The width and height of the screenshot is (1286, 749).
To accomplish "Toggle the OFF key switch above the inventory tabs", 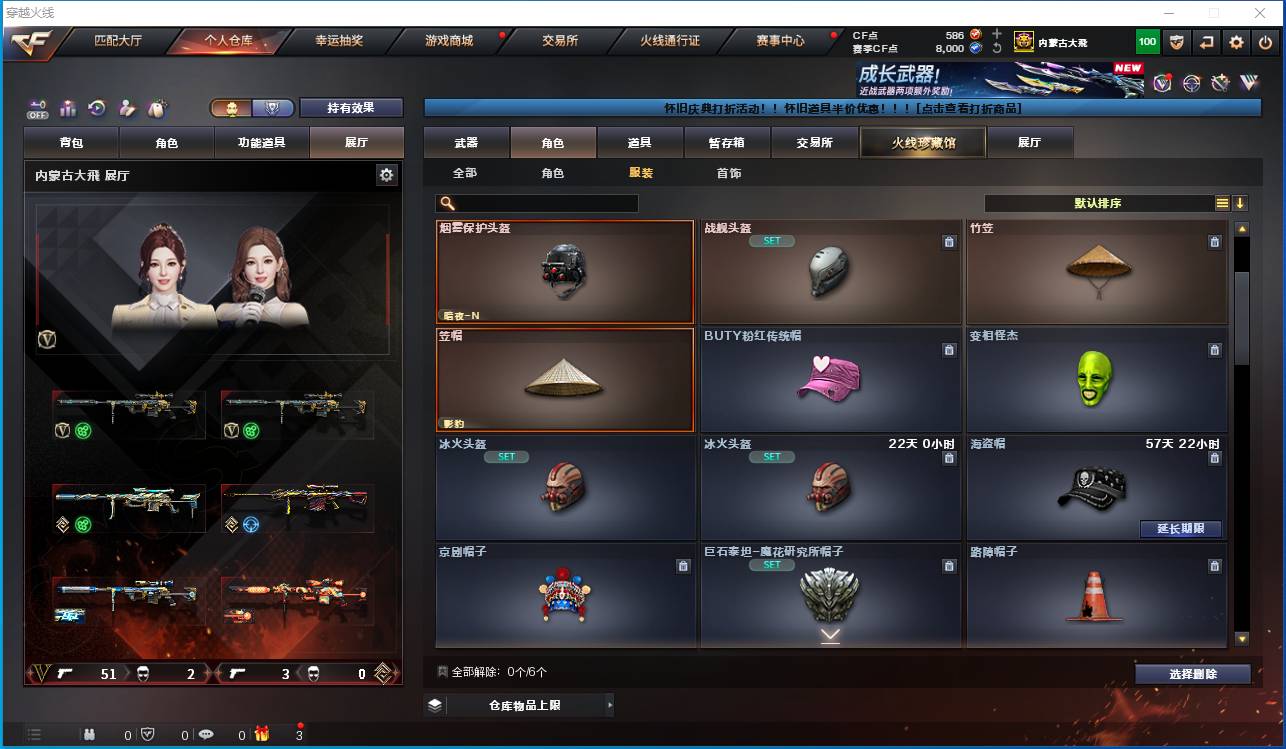I will click(x=39, y=108).
